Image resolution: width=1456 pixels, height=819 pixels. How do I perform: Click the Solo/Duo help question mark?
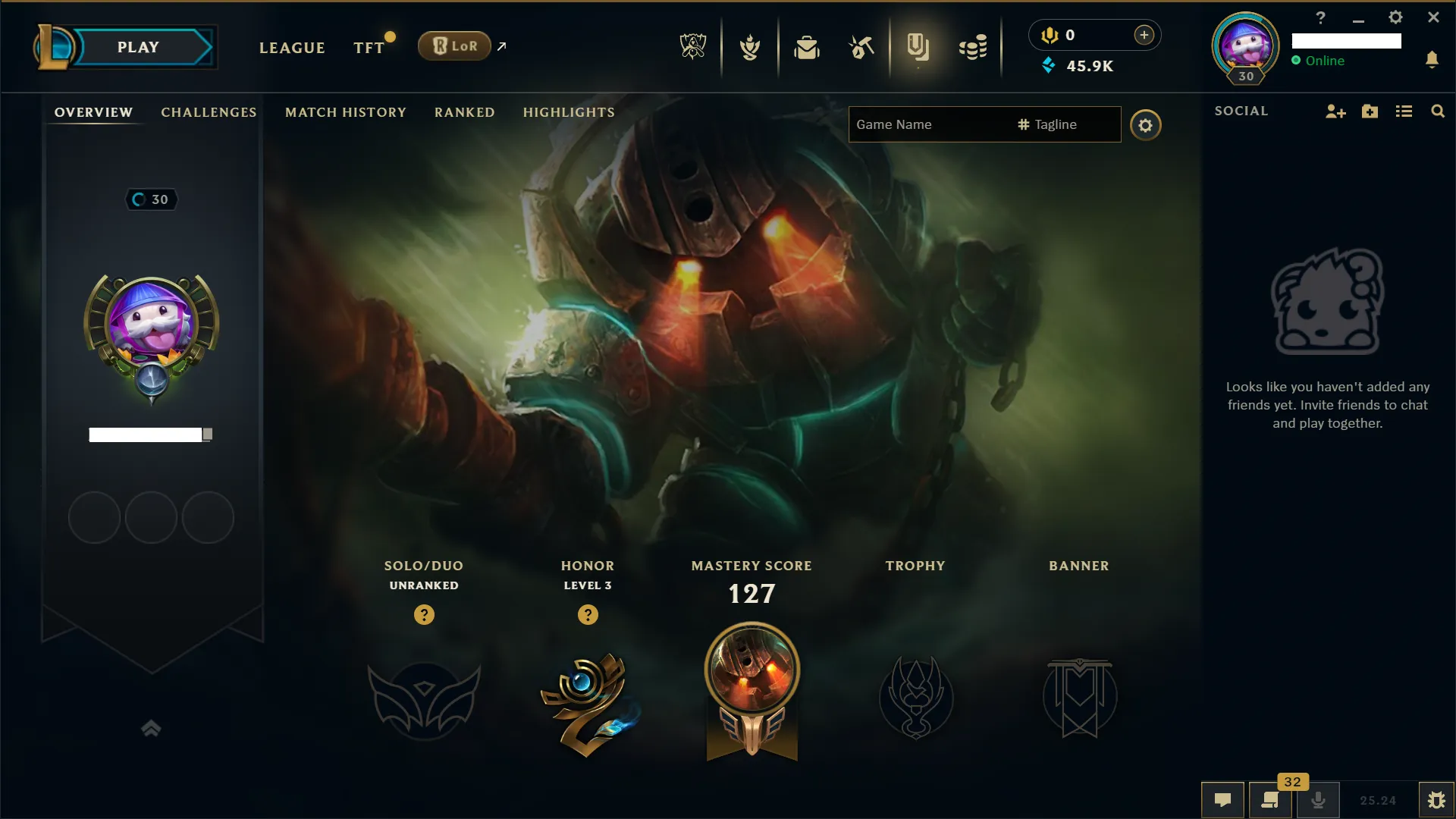424,615
